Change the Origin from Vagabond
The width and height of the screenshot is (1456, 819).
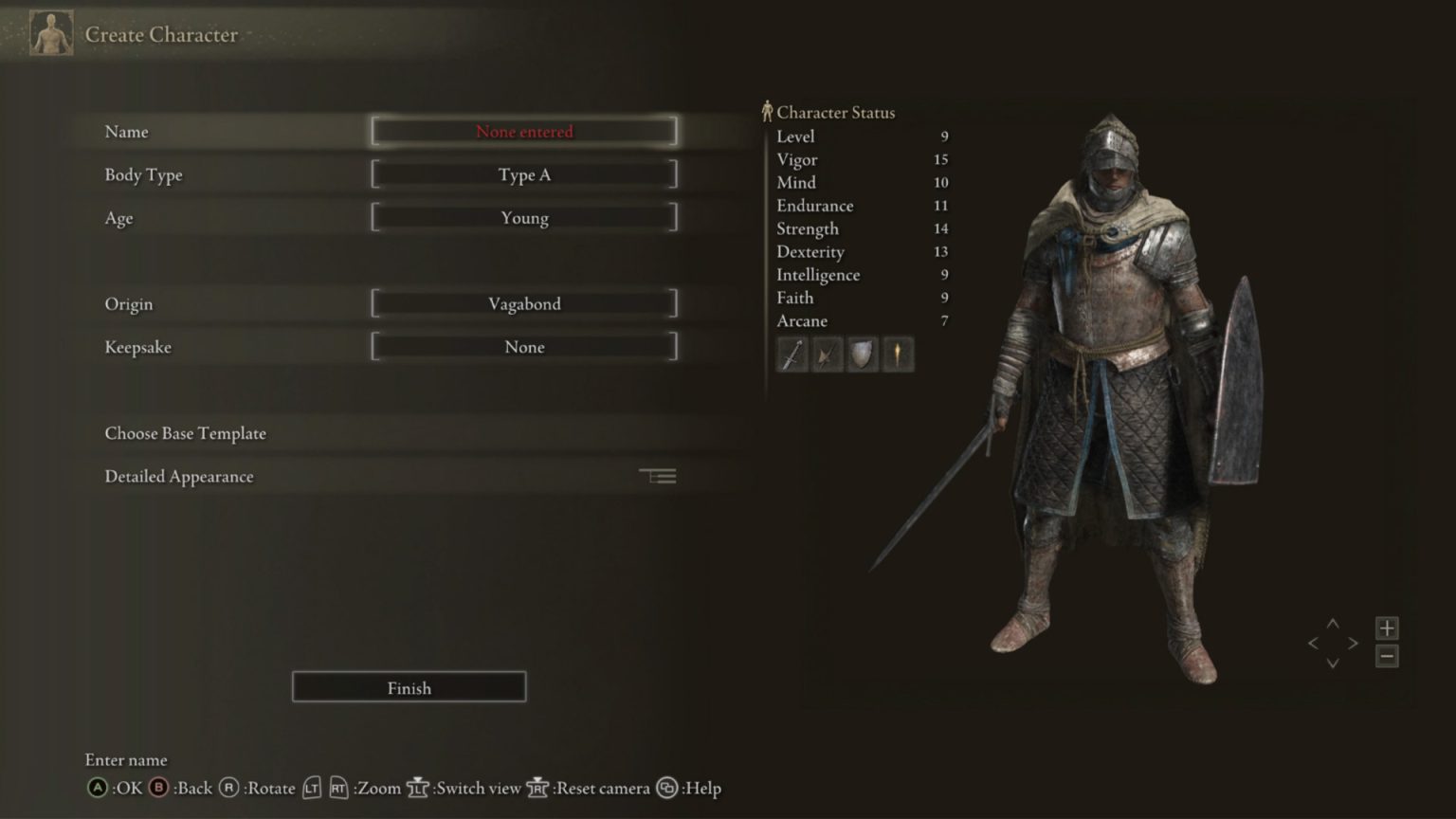click(x=524, y=303)
